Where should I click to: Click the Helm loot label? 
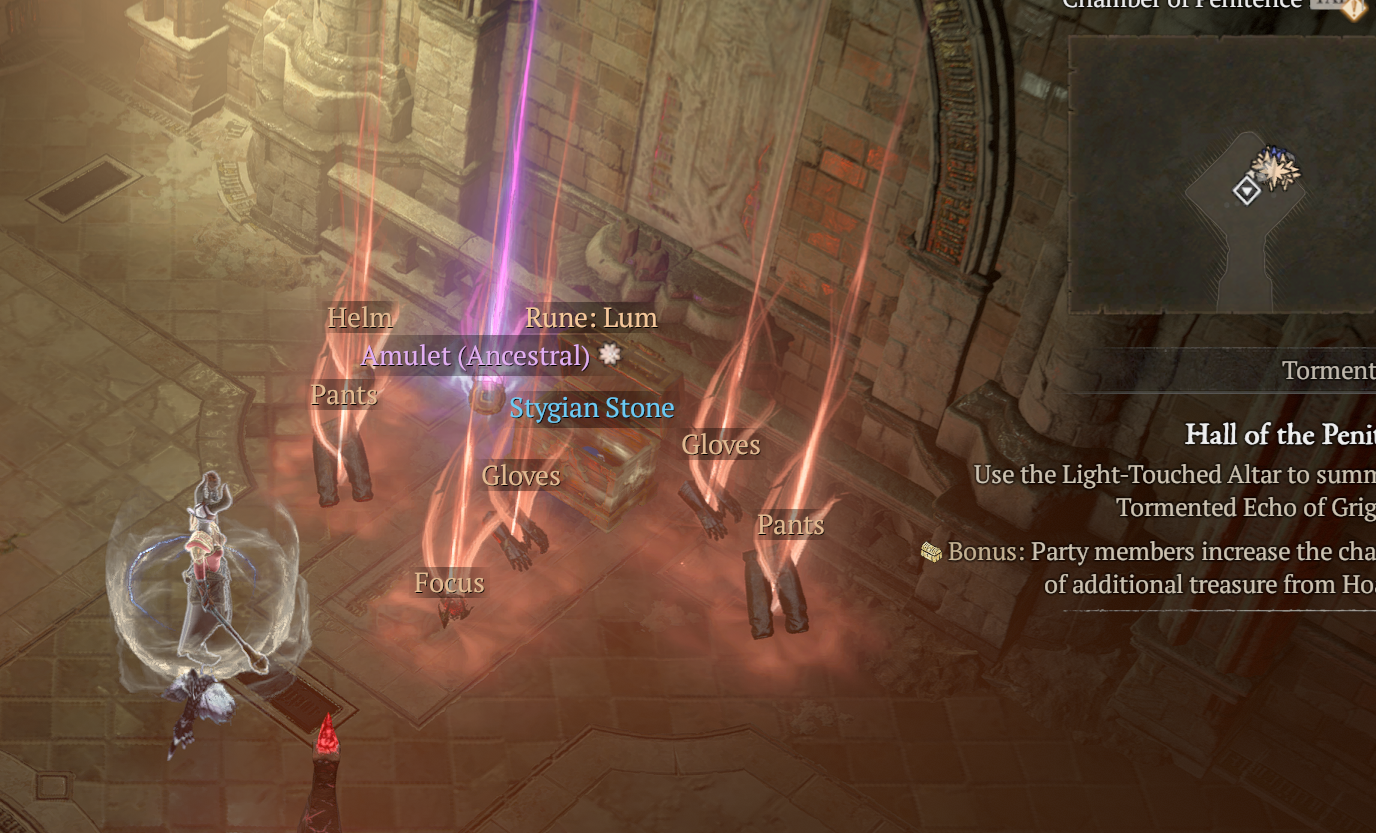[360, 318]
